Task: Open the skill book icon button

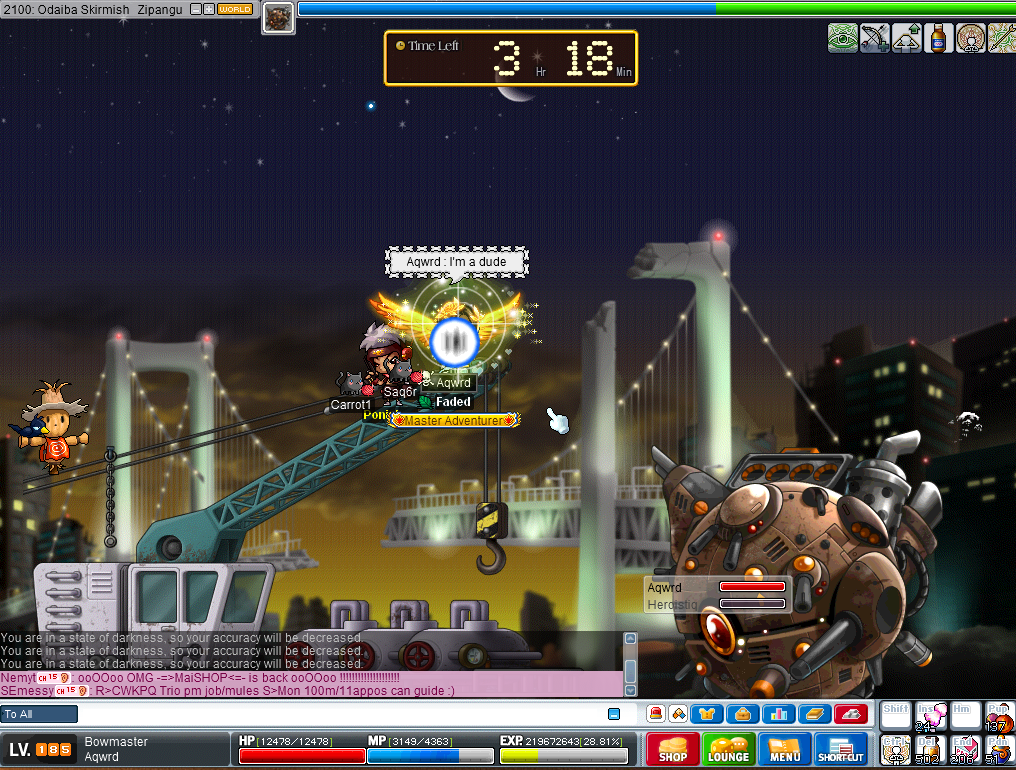Action: (x=813, y=714)
